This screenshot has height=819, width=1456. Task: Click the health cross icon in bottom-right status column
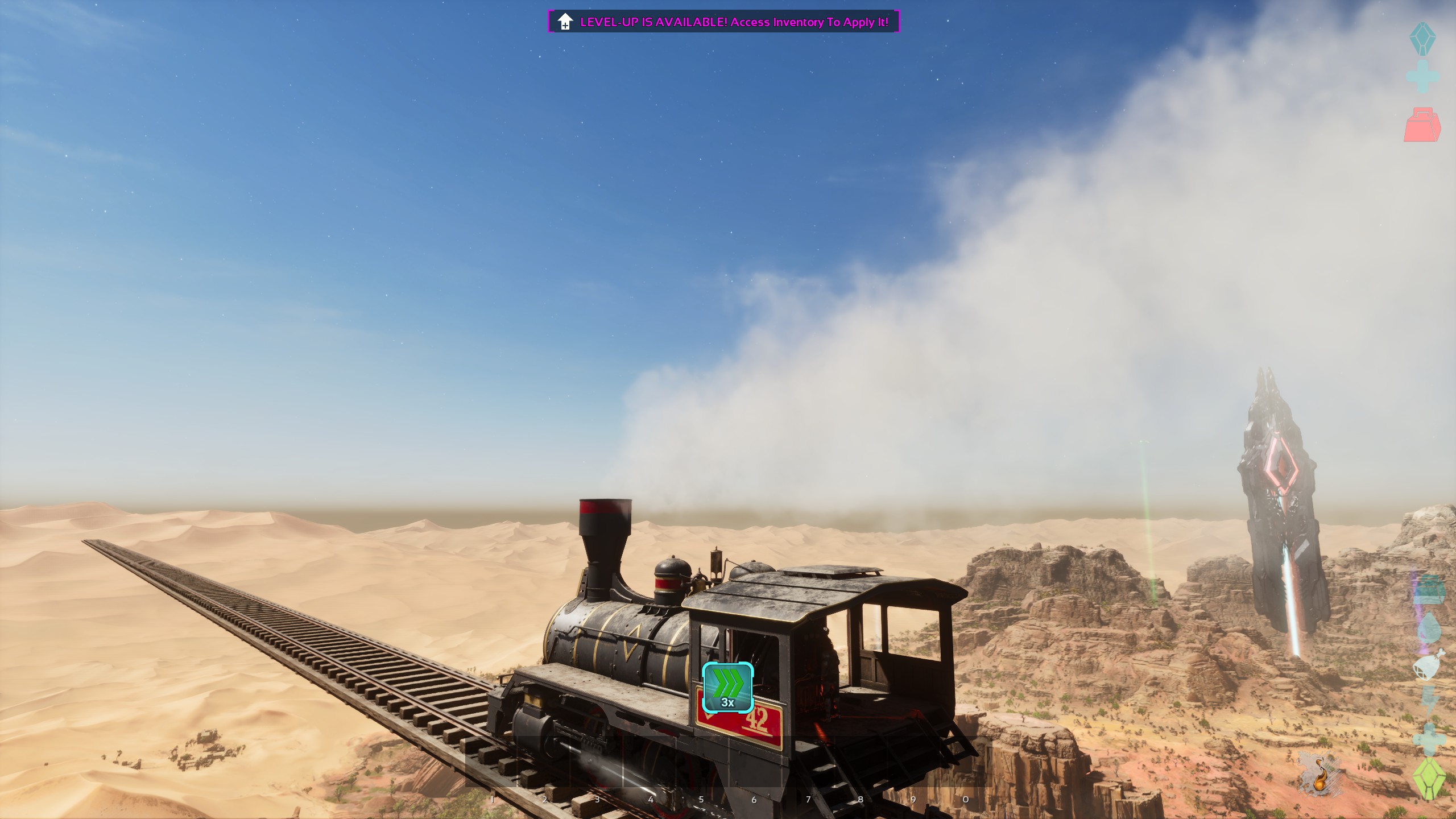pos(1428,738)
